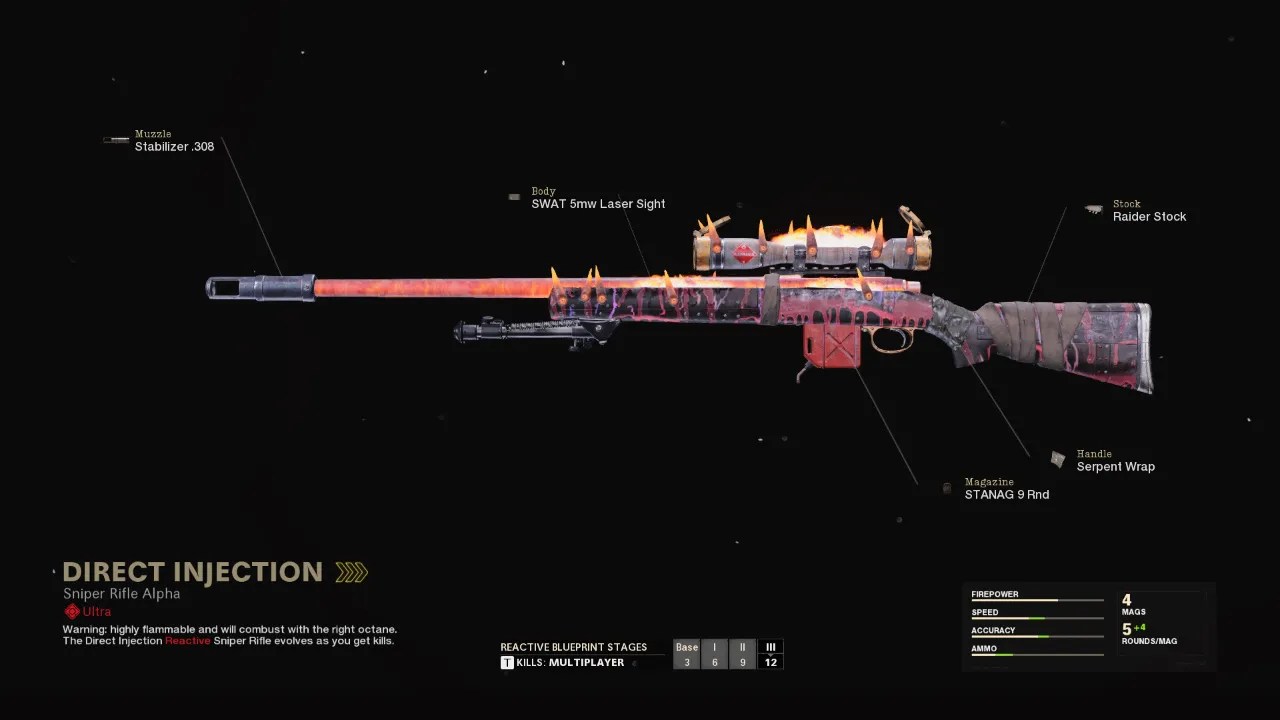The height and width of the screenshot is (720, 1280).
Task: Open stage I requiring 6 kills
Action: click(715, 654)
